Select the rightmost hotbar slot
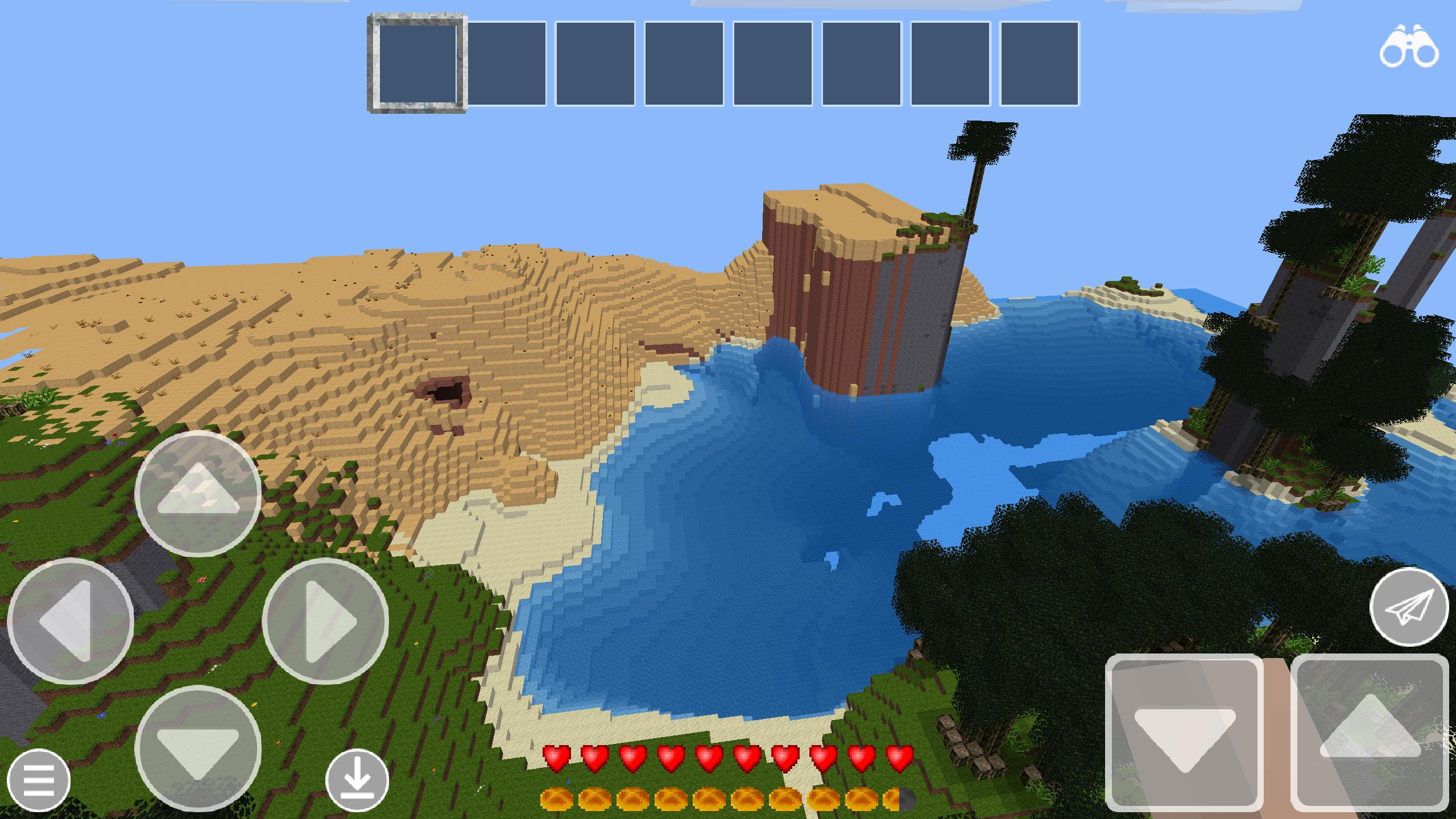Screen dimensions: 1456x819 (1039, 63)
